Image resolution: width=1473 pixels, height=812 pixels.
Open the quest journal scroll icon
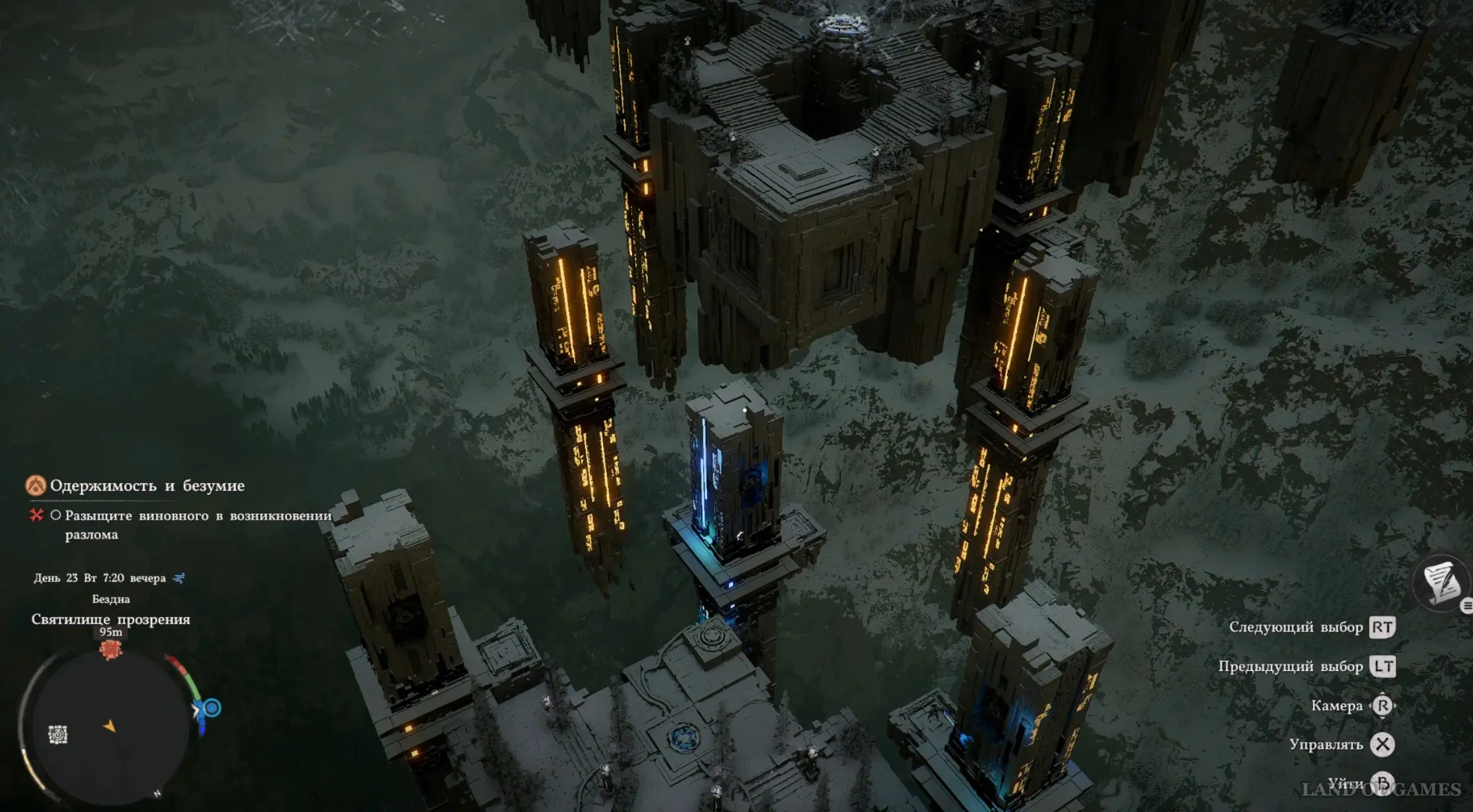[x=1442, y=583]
